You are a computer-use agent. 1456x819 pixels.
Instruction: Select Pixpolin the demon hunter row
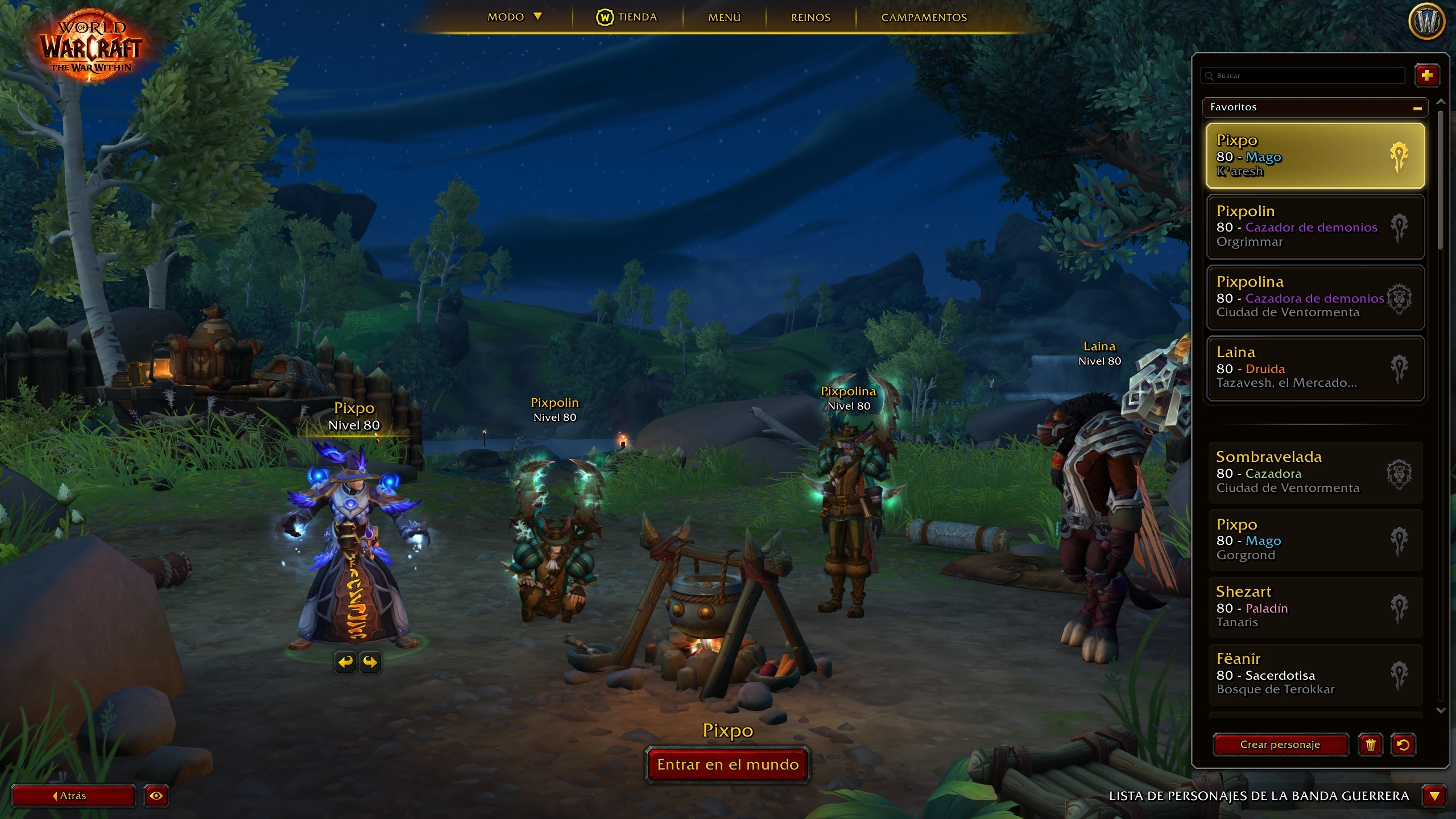pyautogui.click(x=1314, y=226)
